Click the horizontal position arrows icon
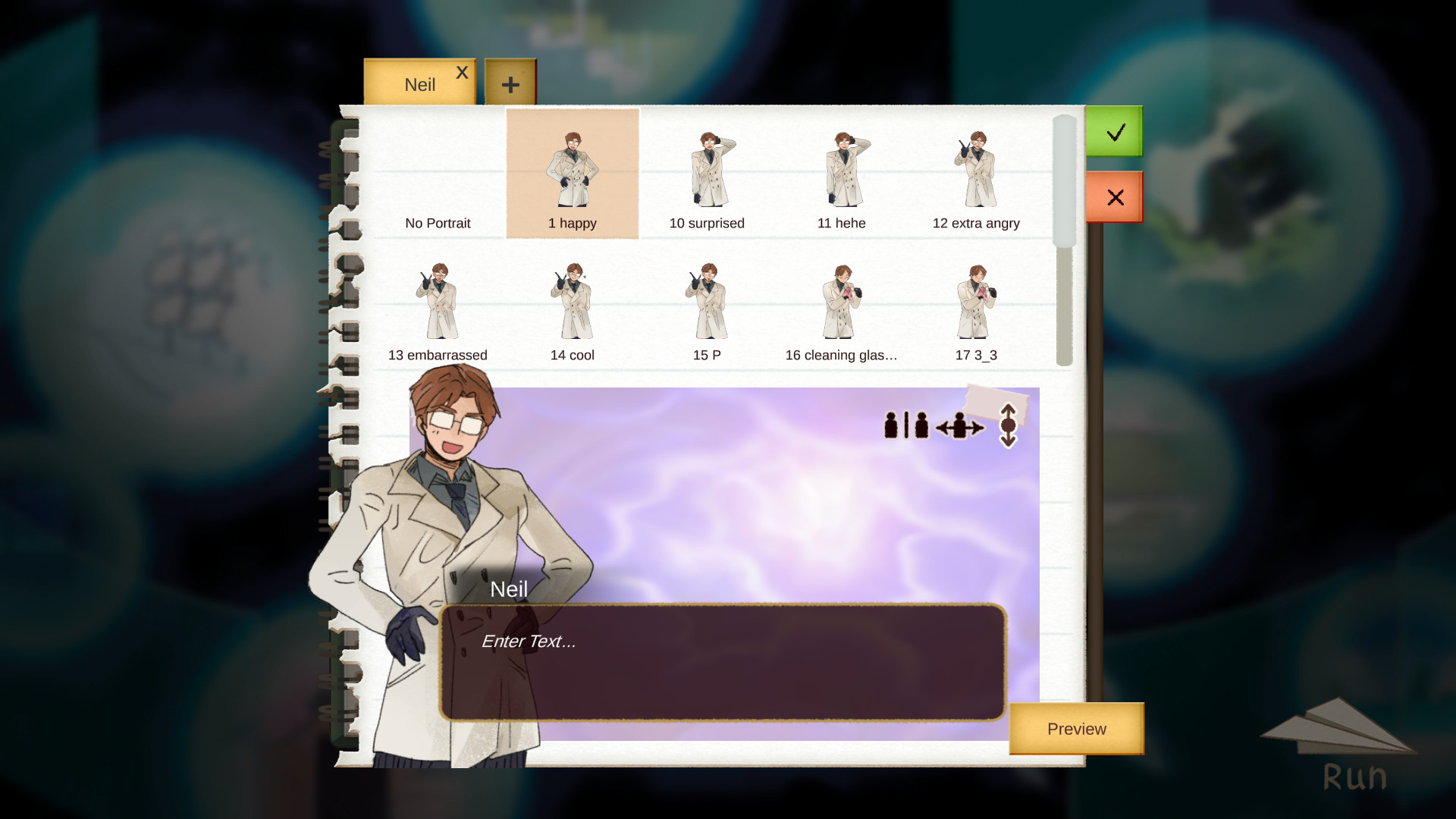 pos(958,425)
